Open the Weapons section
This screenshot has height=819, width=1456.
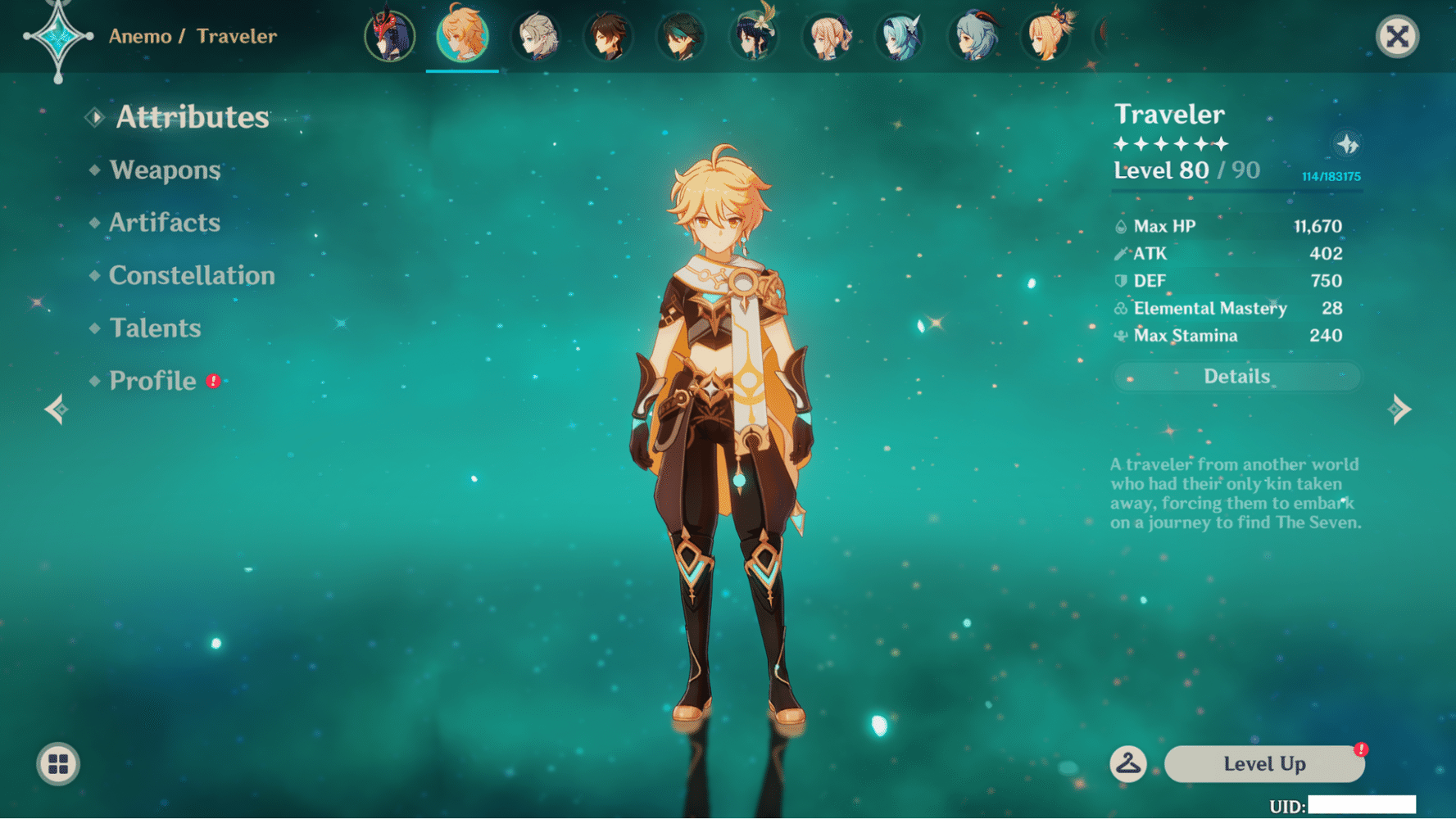pos(165,170)
